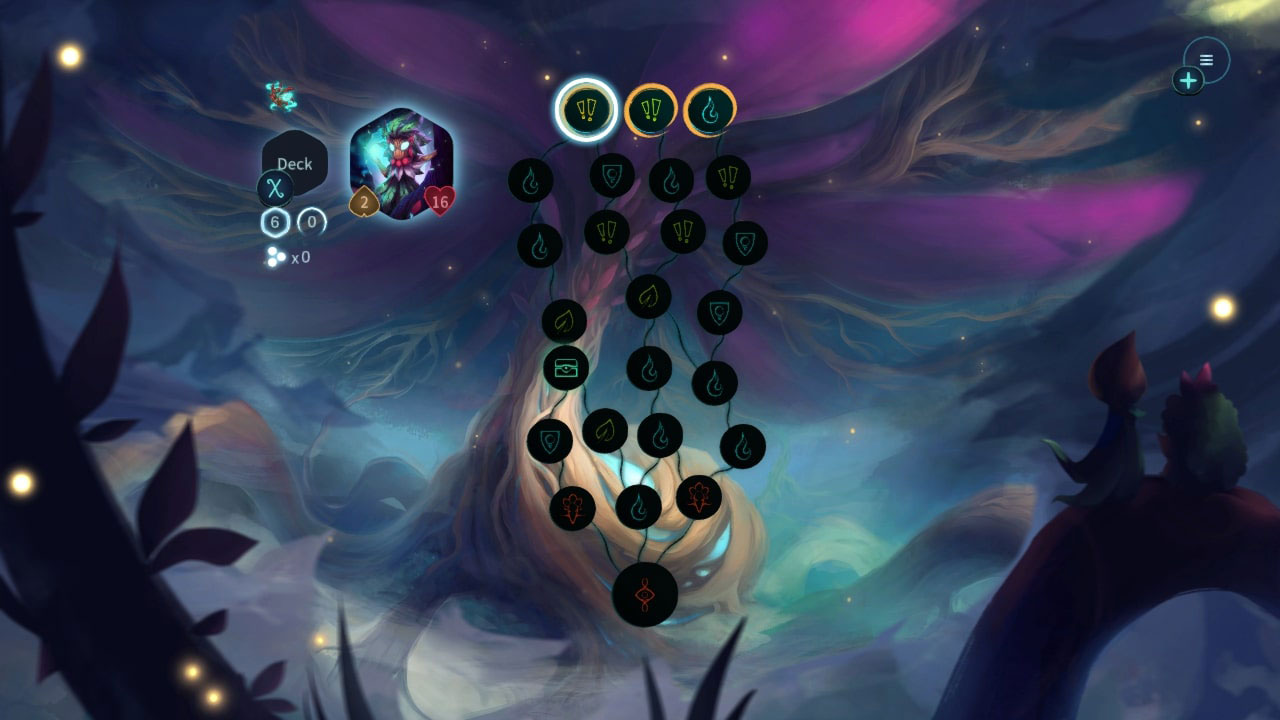
Task: Click the red boss node at the map's bottom
Action: [x=644, y=592]
